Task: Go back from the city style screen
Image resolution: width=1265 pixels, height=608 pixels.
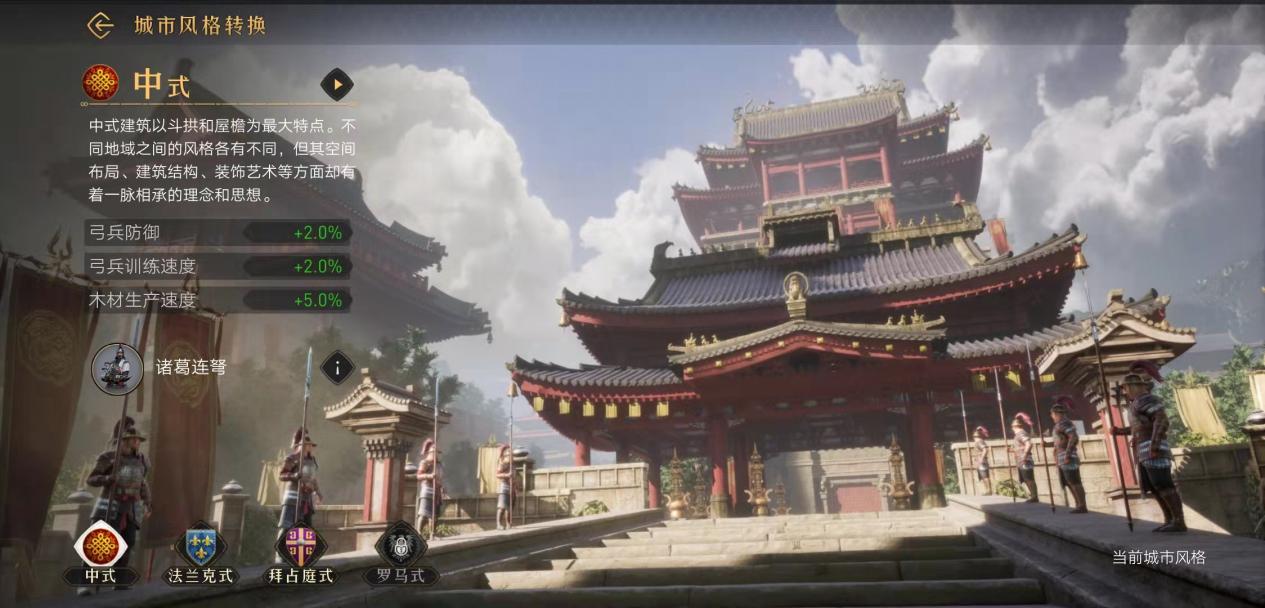Action: pyautogui.click(x=100, y=26)
